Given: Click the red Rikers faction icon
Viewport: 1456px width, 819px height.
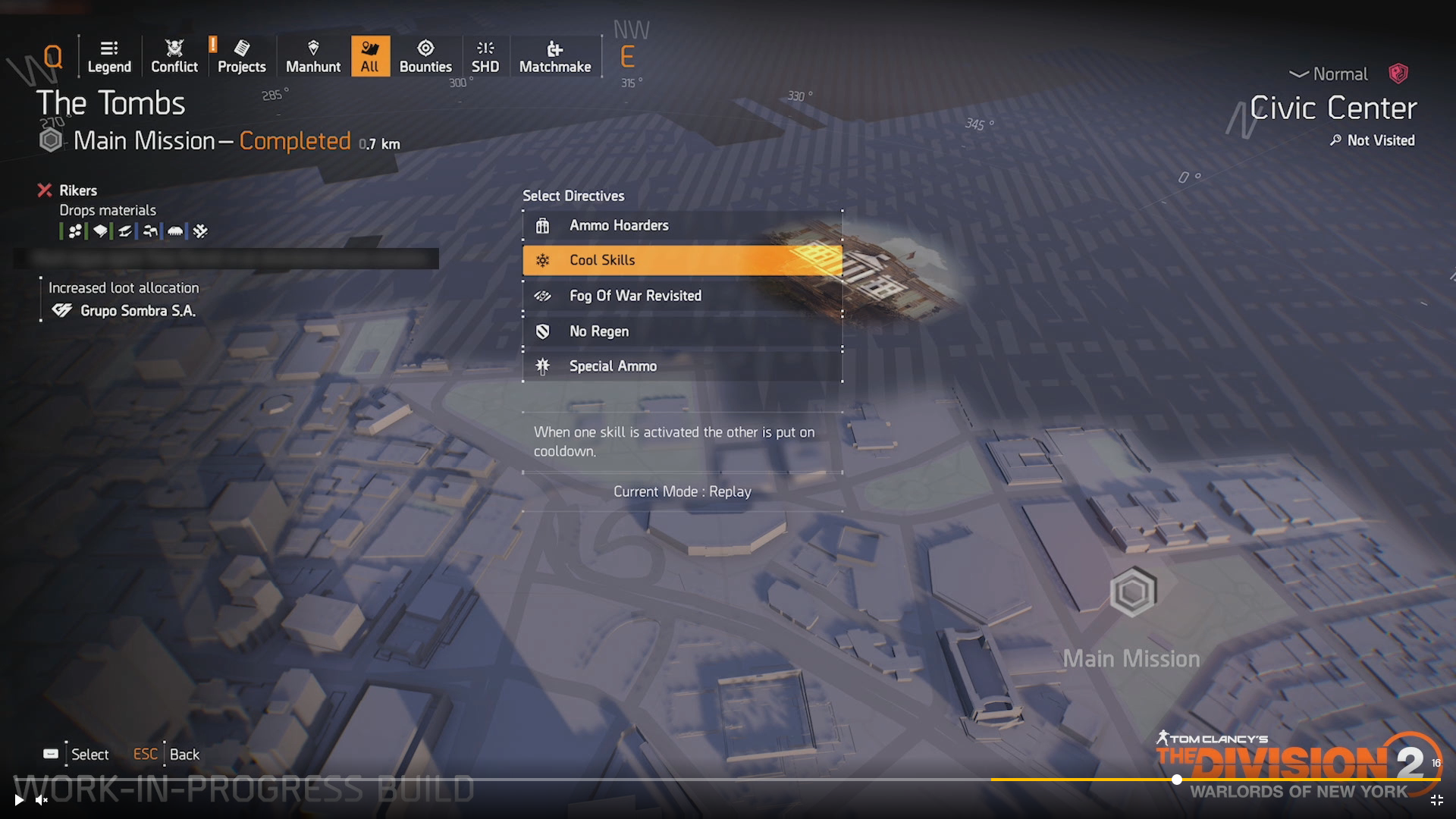Looking at the screenshot, I should tap(44, 190).
